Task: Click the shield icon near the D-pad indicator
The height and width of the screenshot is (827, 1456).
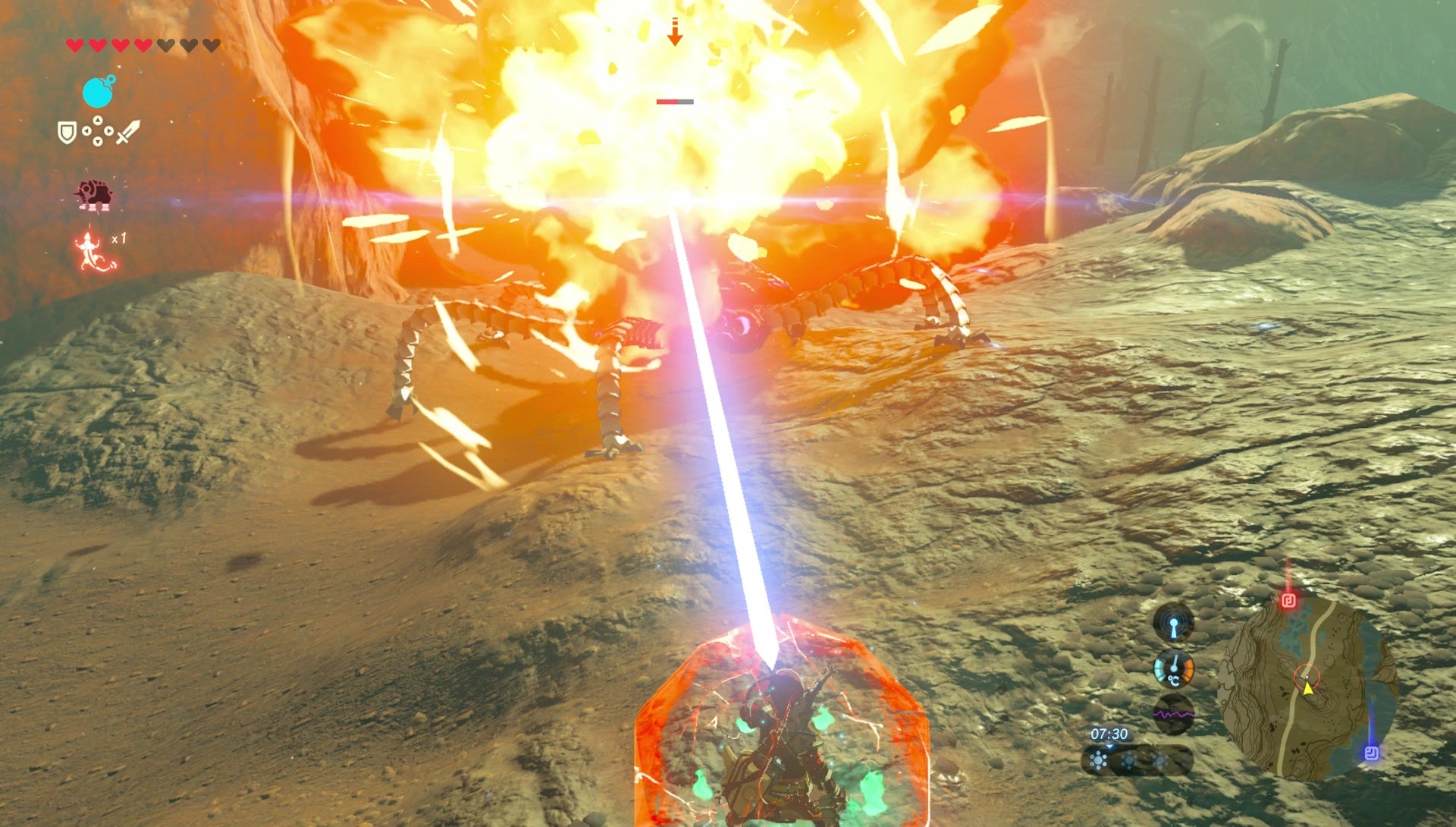Action: coord(67,132)
